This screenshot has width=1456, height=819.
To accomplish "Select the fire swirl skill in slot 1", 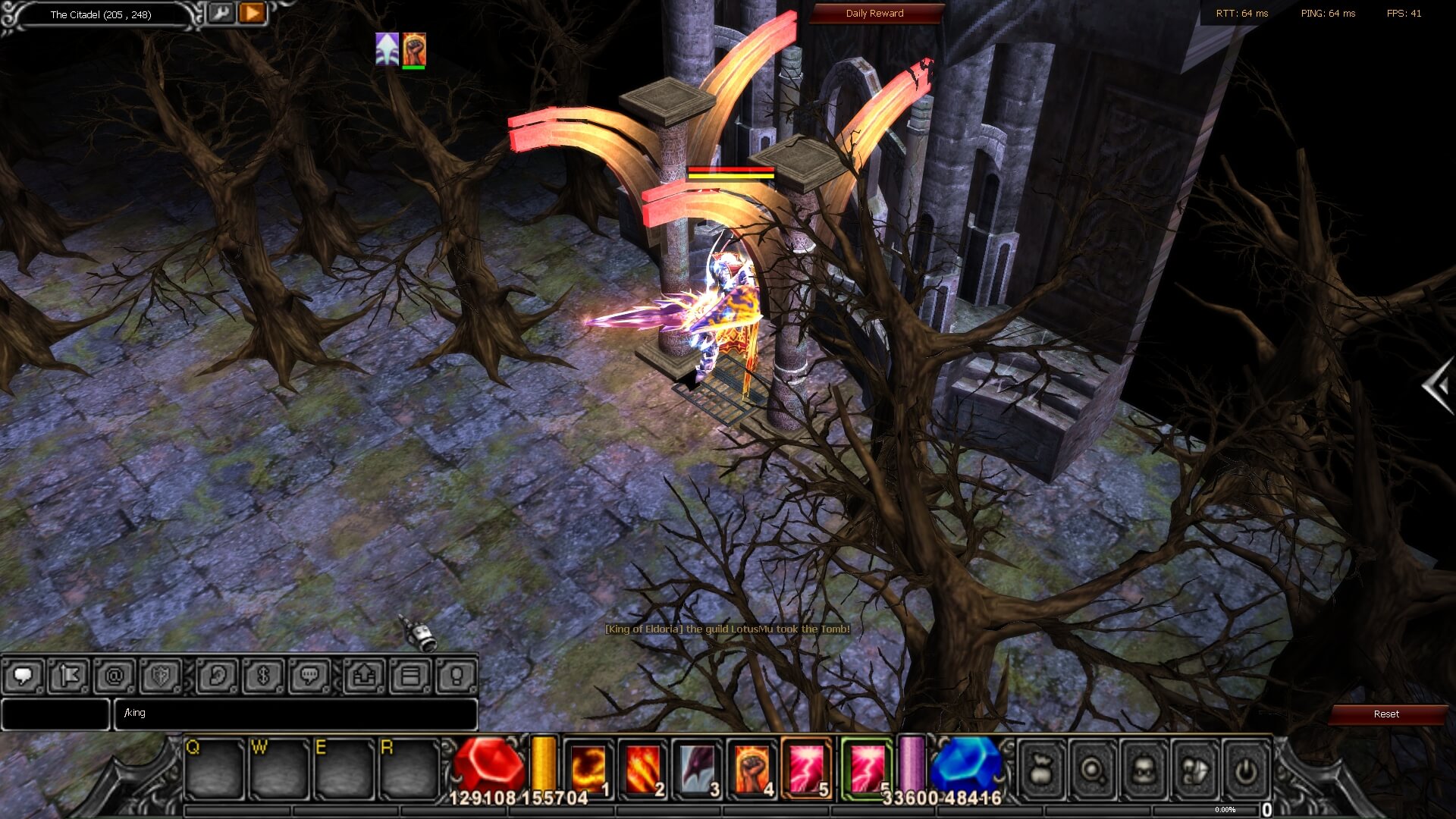I will click(x=588, y=768).
